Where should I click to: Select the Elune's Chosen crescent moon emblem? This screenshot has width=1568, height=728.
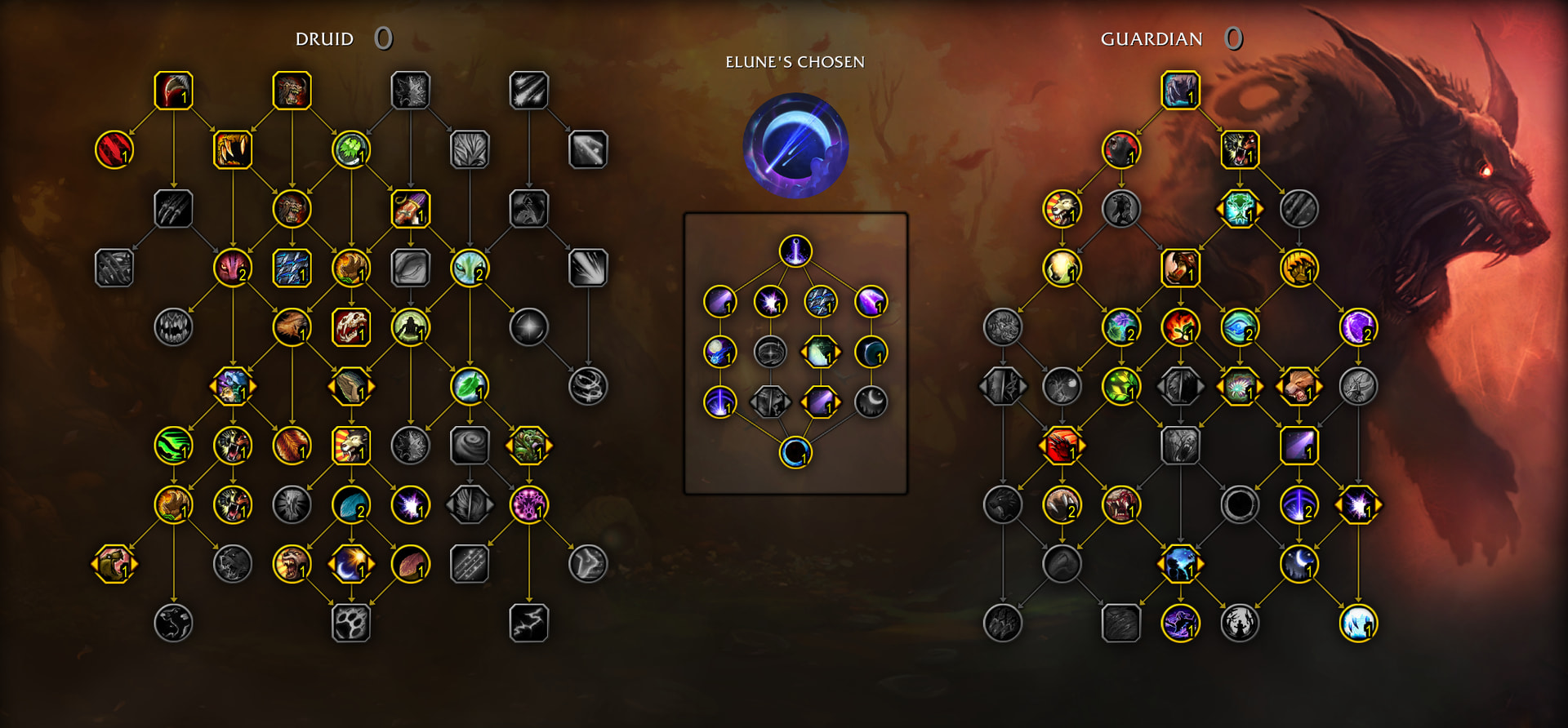click(x=795, y=146)
